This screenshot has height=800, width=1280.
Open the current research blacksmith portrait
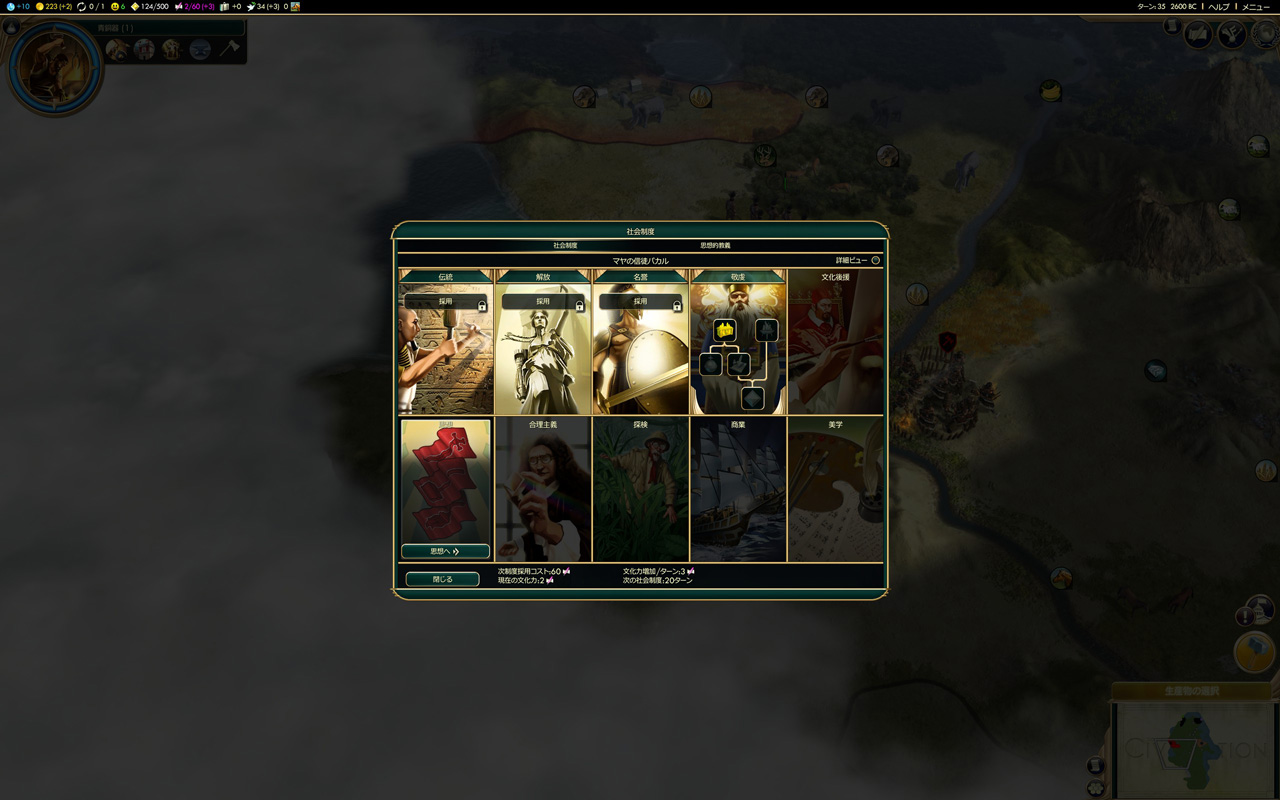[54, 69]
